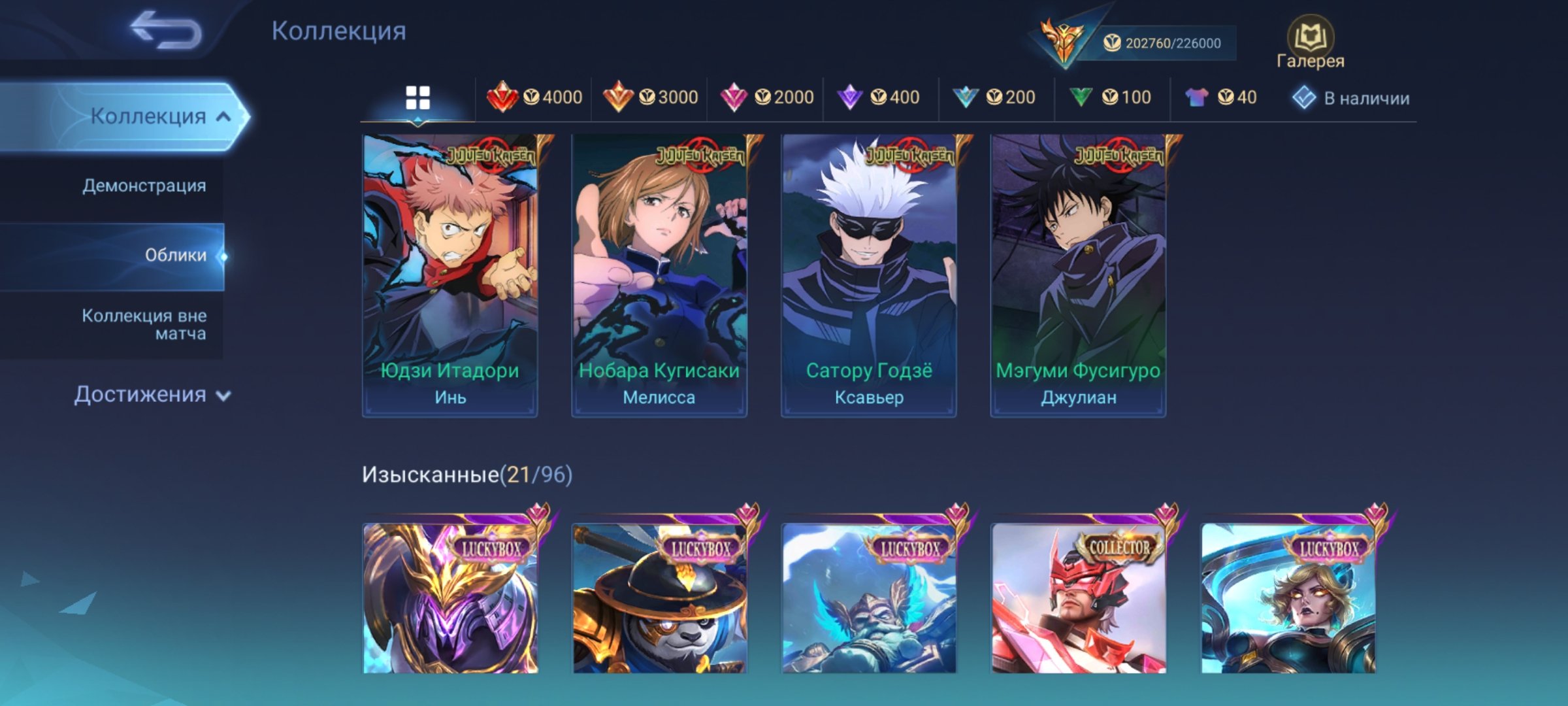1568x706 pixels.
Task: Filter skins by the 4000 point tier
Action: 534,97
